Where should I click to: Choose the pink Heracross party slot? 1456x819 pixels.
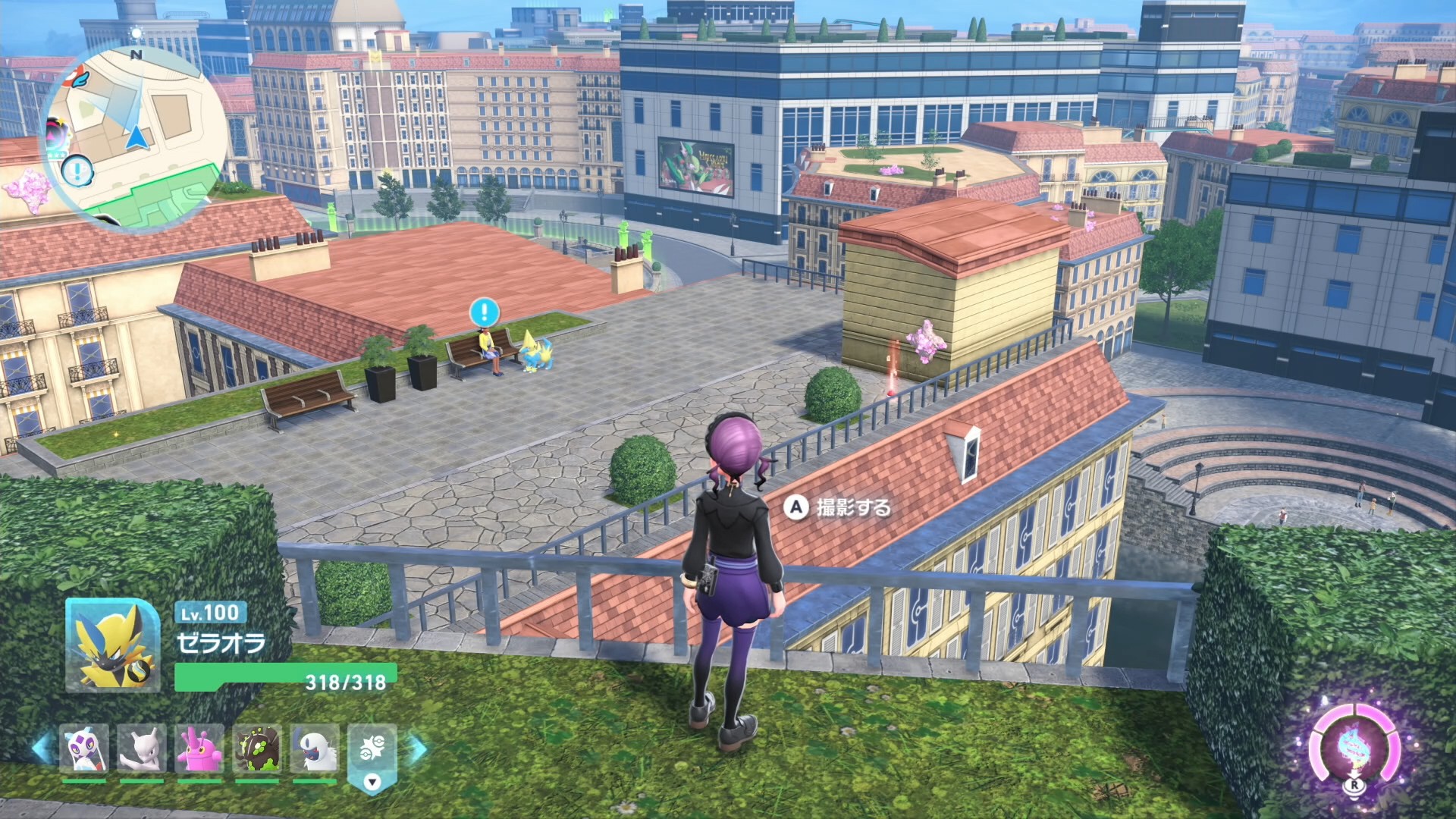[x=199, y=748]
